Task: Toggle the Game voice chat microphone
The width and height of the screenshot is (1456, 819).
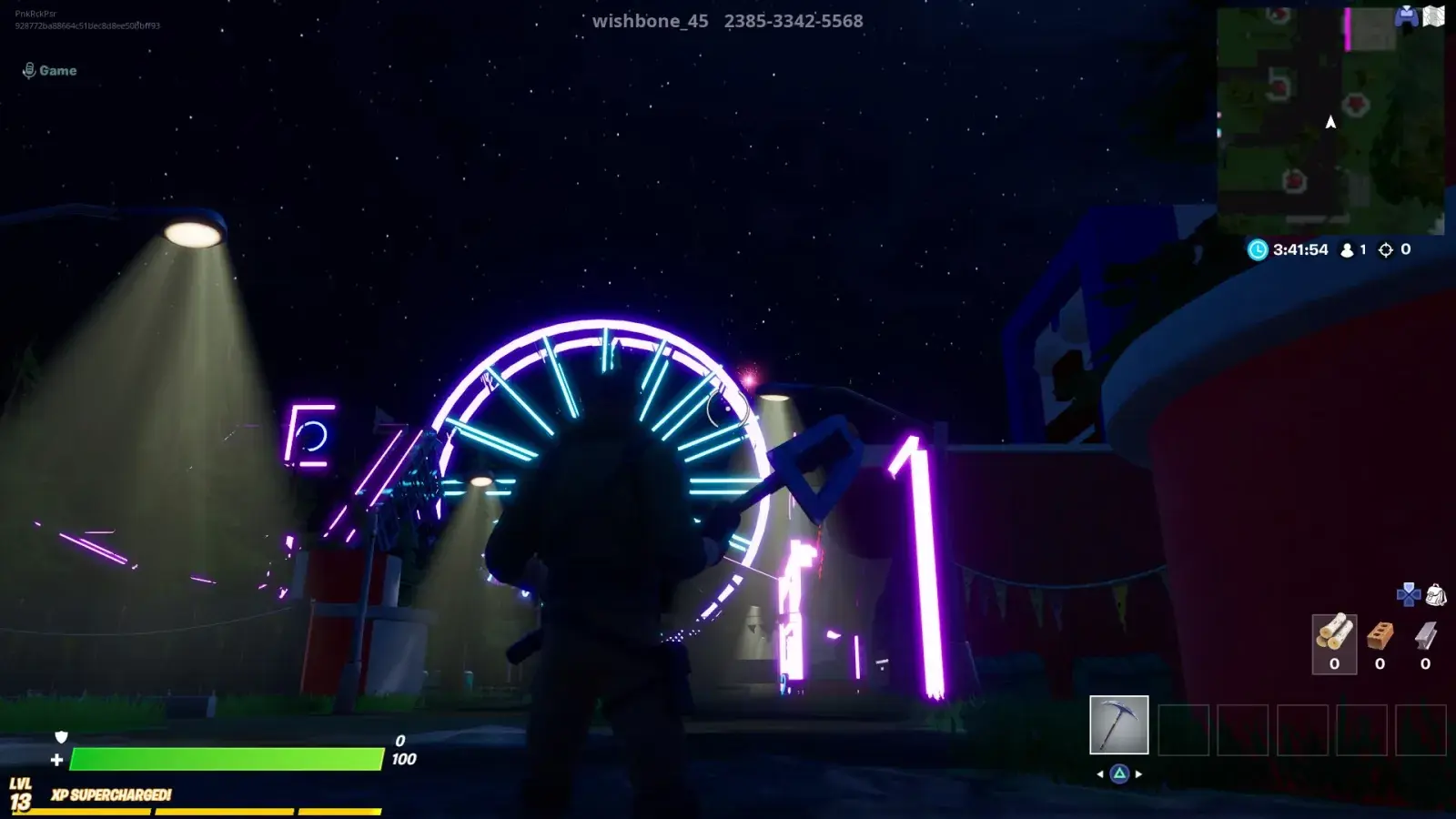Action: (x=29, y=70)
